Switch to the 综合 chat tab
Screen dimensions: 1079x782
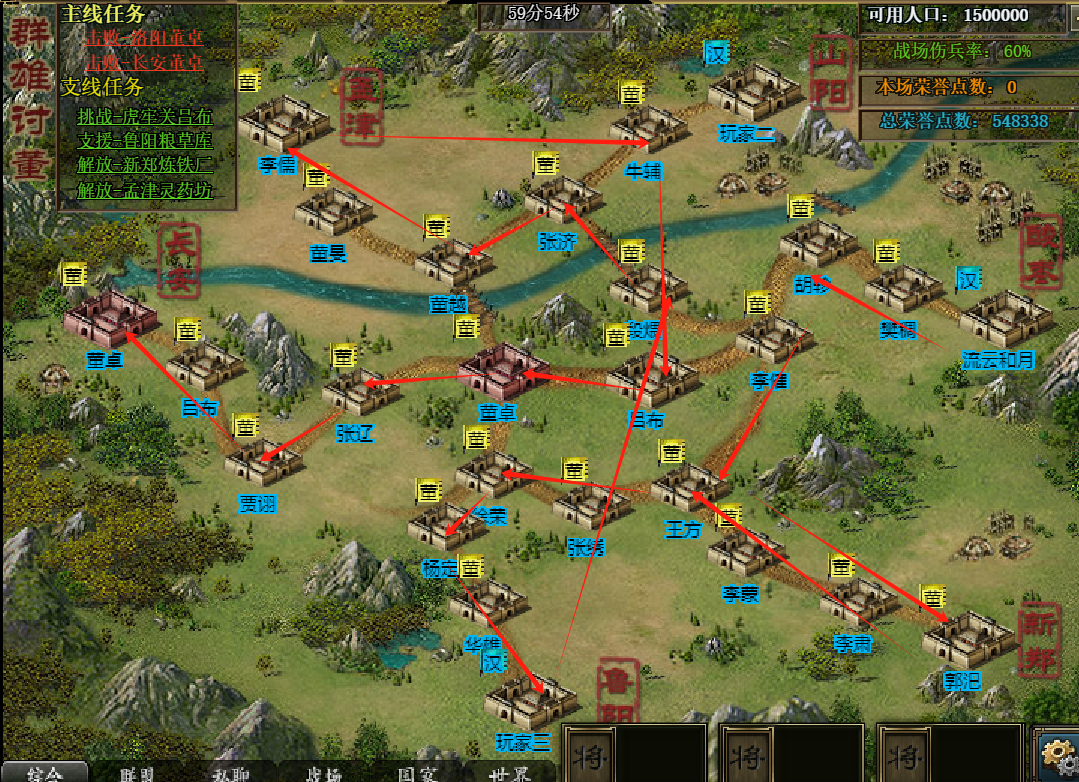(44, 773)
